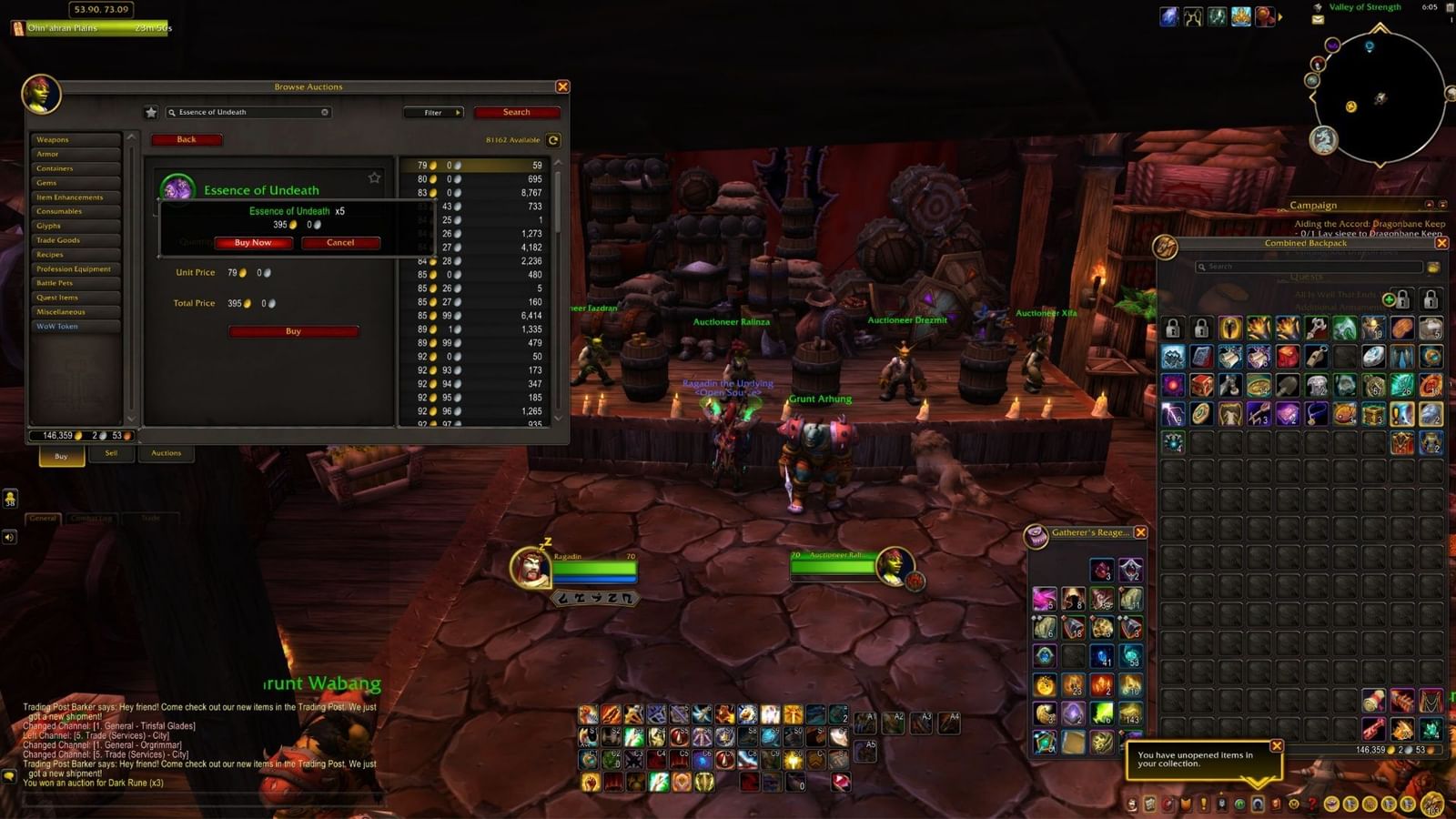Viewport: 1456px width, 819px height.
Task: Refresh auction results with the circular arrow icon
Action: pyautogui.click(x=552, y=140)
